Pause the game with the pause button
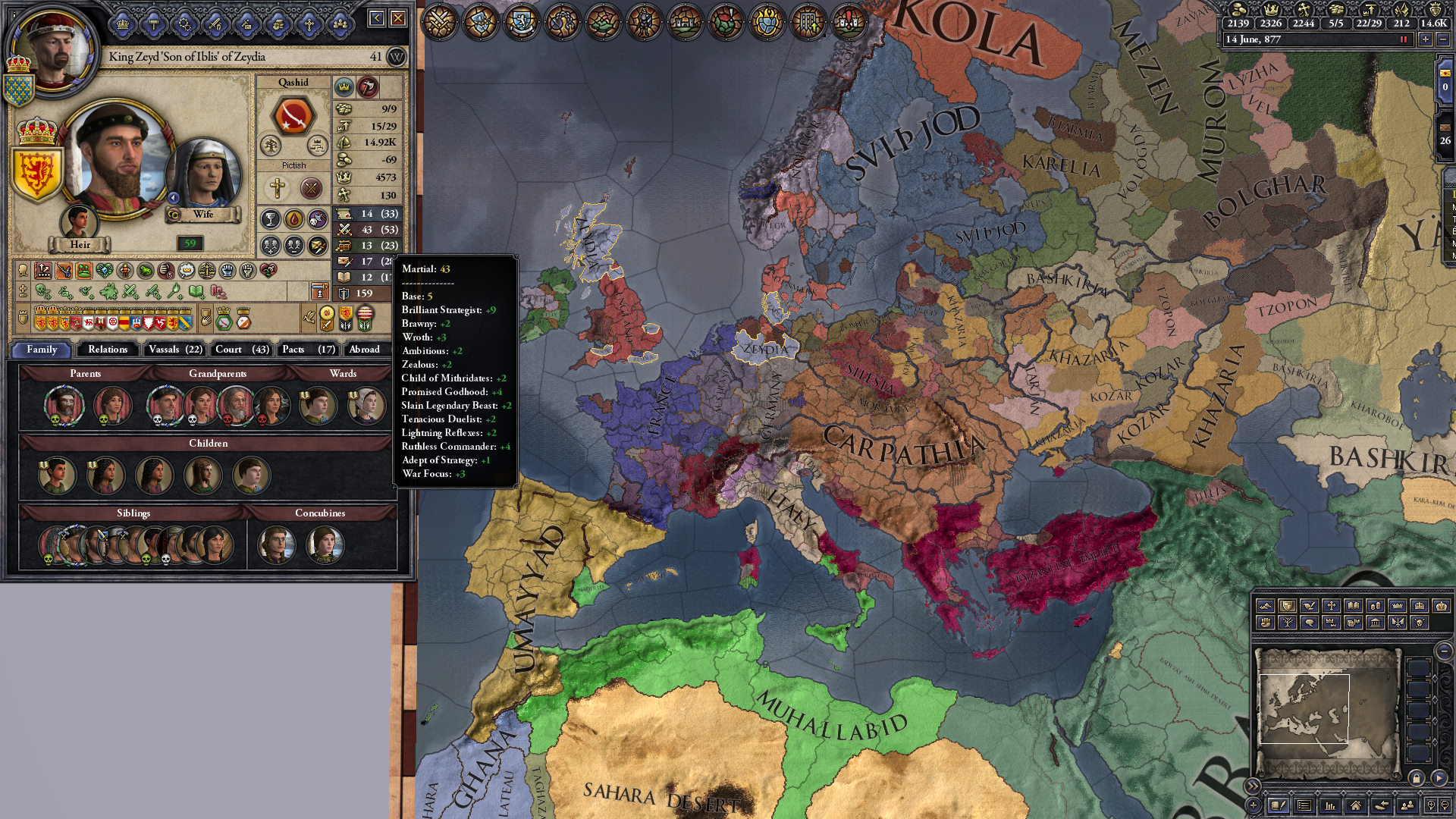Viewport: 1456px width, 819px height. pos(1403,40)
